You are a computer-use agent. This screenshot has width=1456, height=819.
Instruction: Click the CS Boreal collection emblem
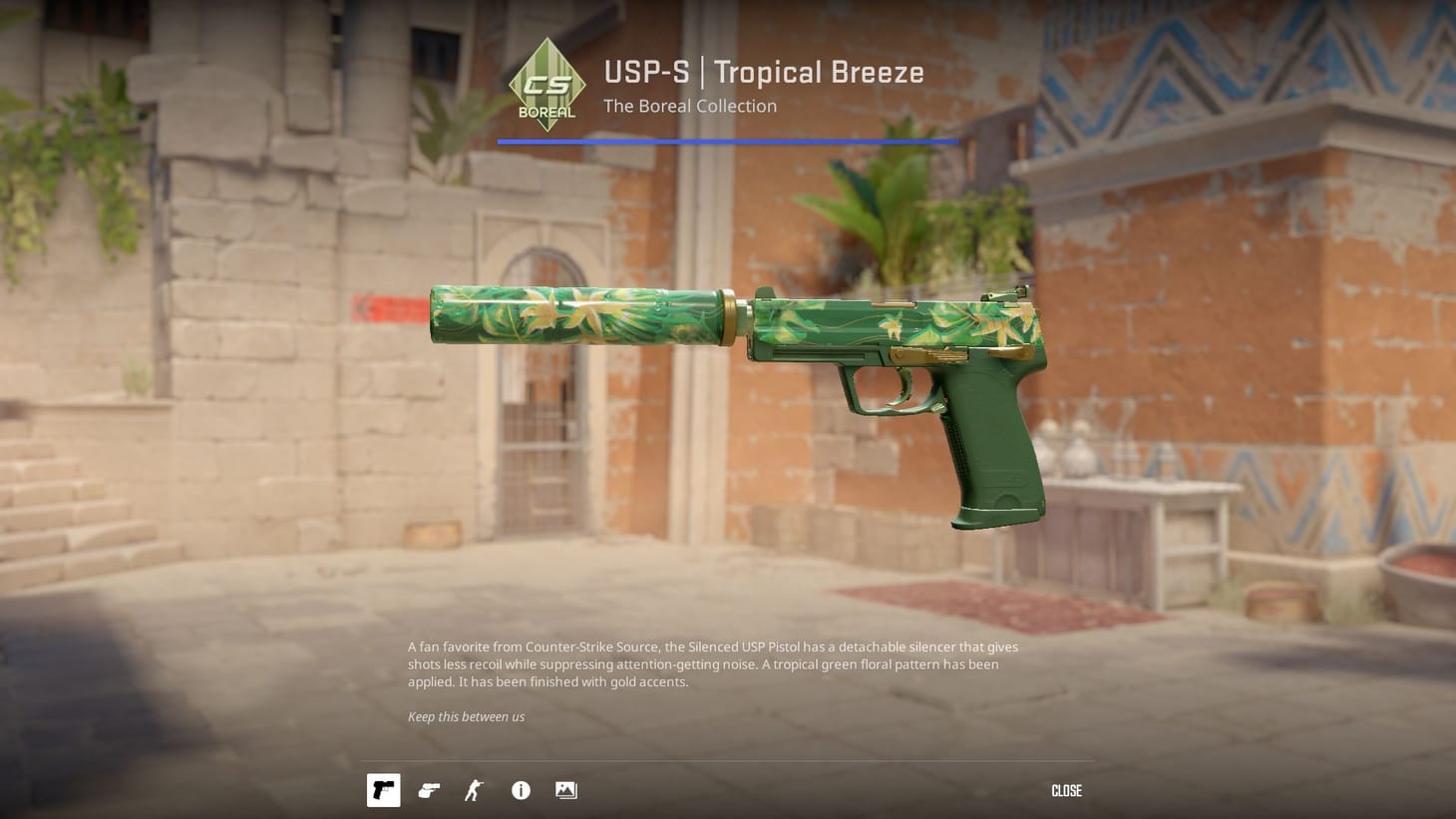546,83
